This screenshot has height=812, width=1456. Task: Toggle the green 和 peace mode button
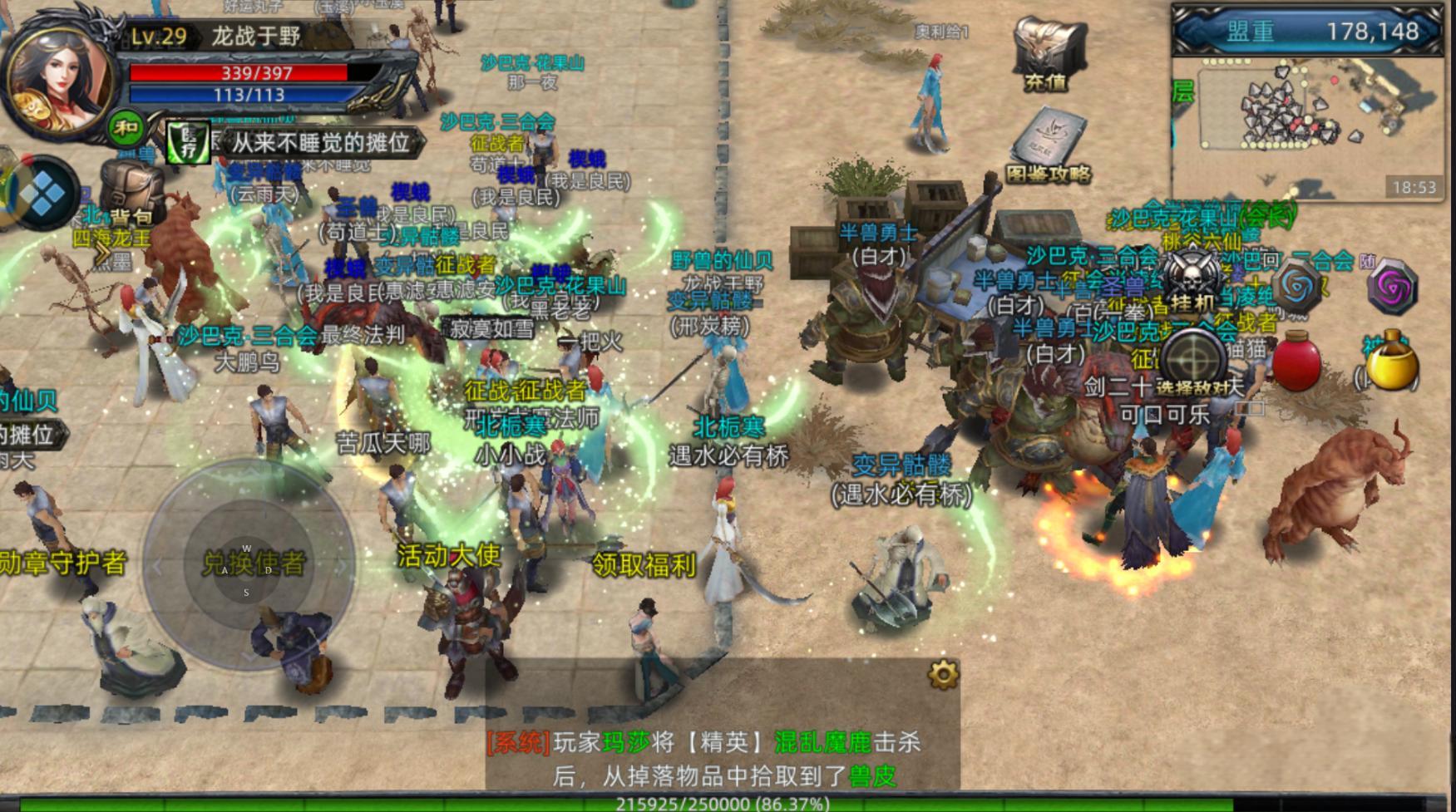tap(126, 128)
